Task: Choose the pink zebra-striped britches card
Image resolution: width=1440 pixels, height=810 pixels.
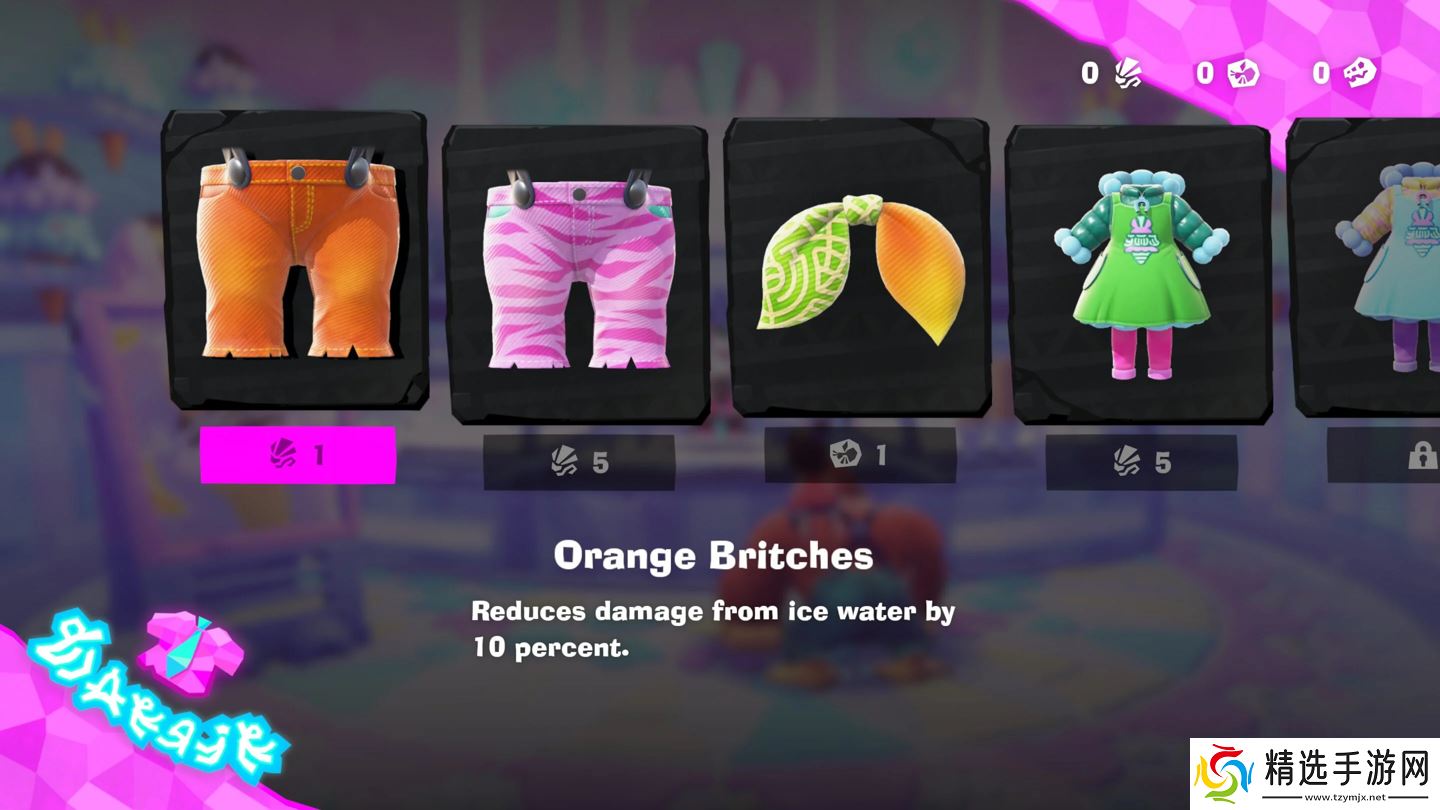Action: coord(576,272)
